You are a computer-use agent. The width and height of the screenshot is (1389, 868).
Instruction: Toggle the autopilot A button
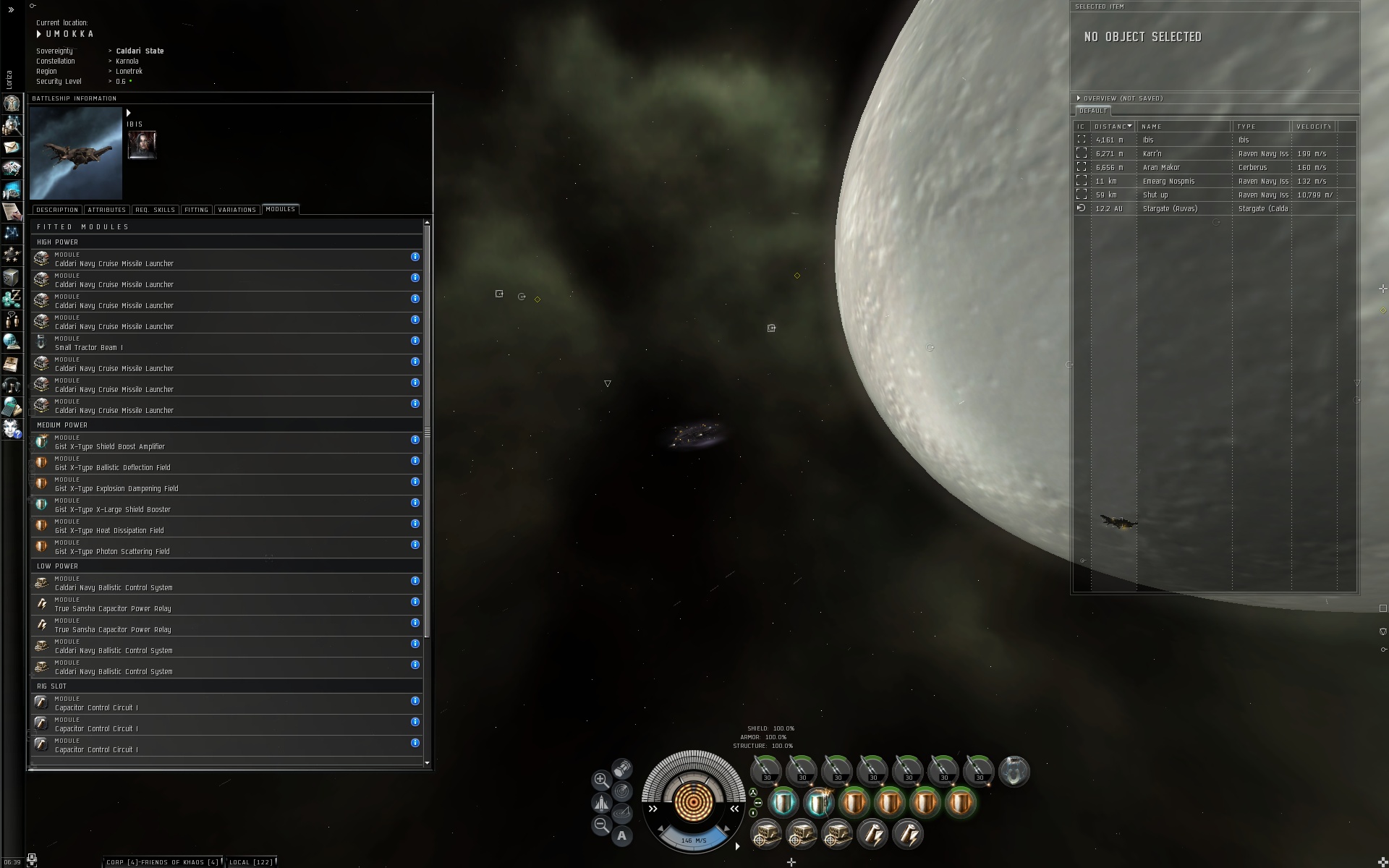pyautogui.click(x=621, y=836)
